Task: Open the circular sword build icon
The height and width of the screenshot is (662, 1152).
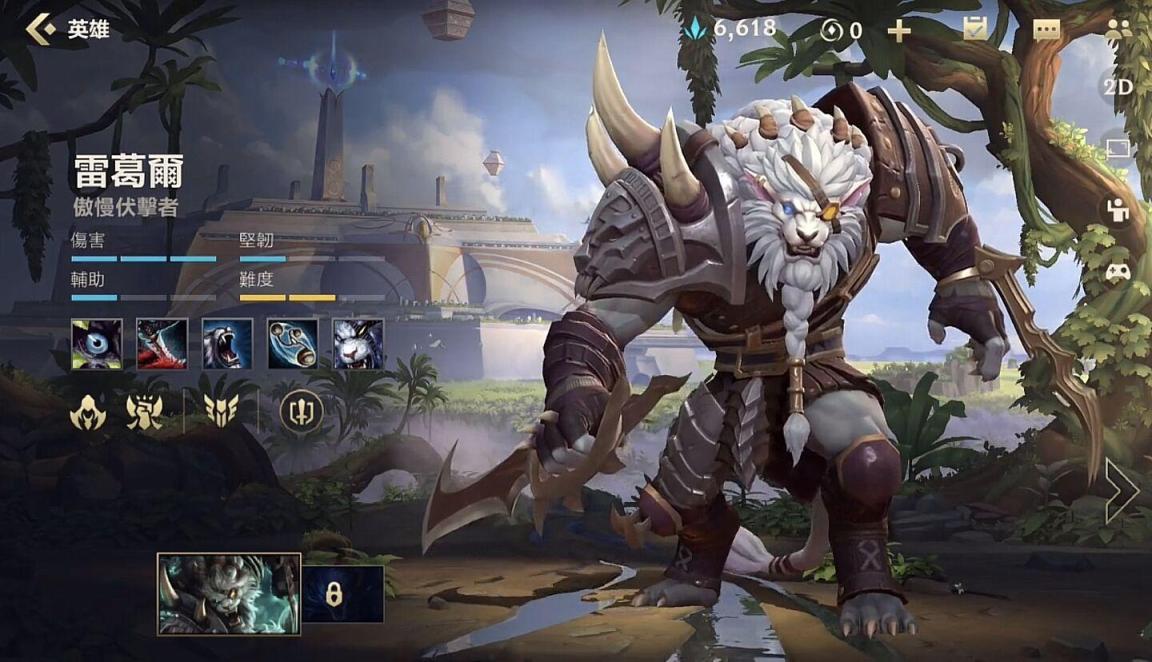Action: pyautogui.click(x=299, y=411)
